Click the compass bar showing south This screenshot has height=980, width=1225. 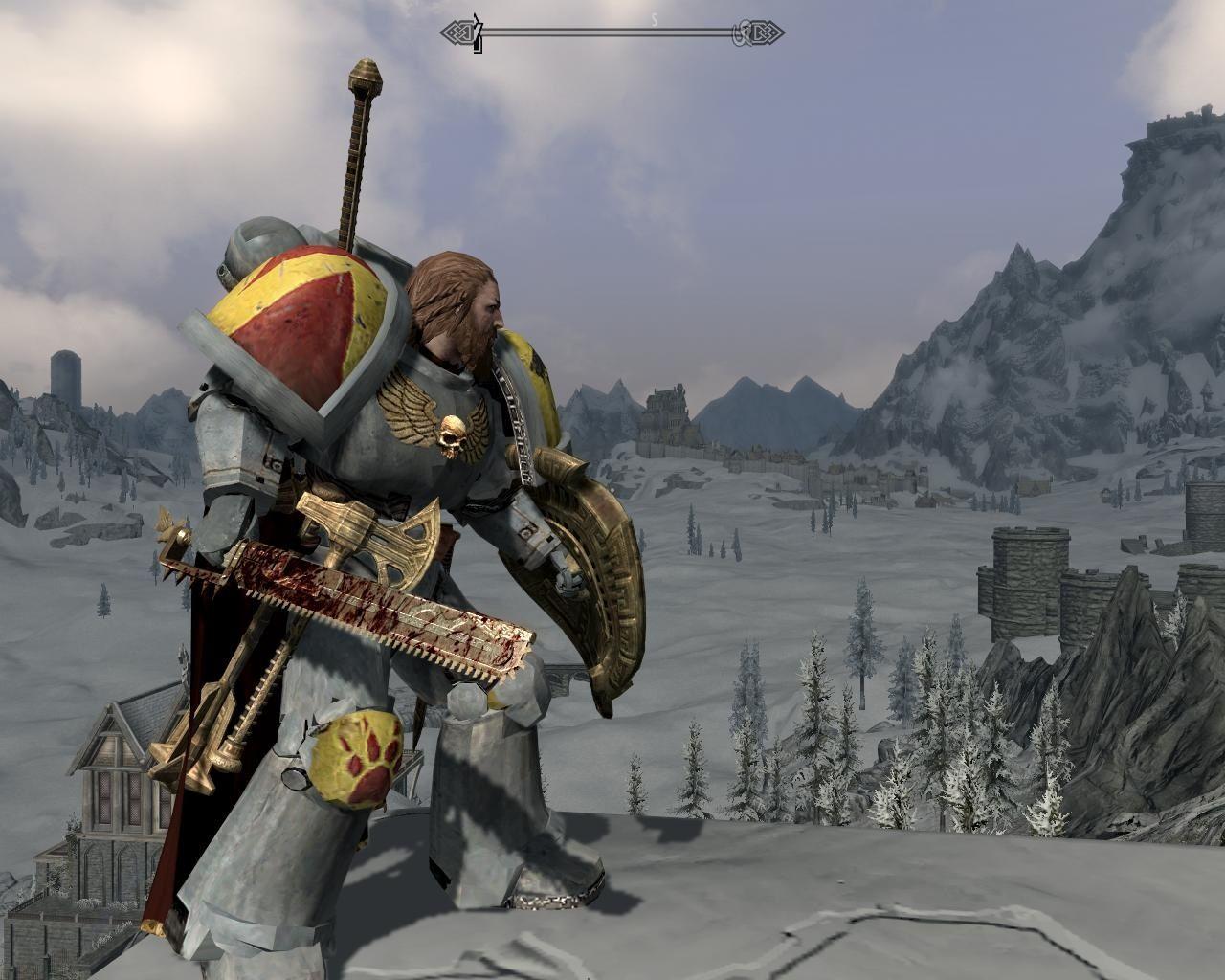[x=612, y=34]
